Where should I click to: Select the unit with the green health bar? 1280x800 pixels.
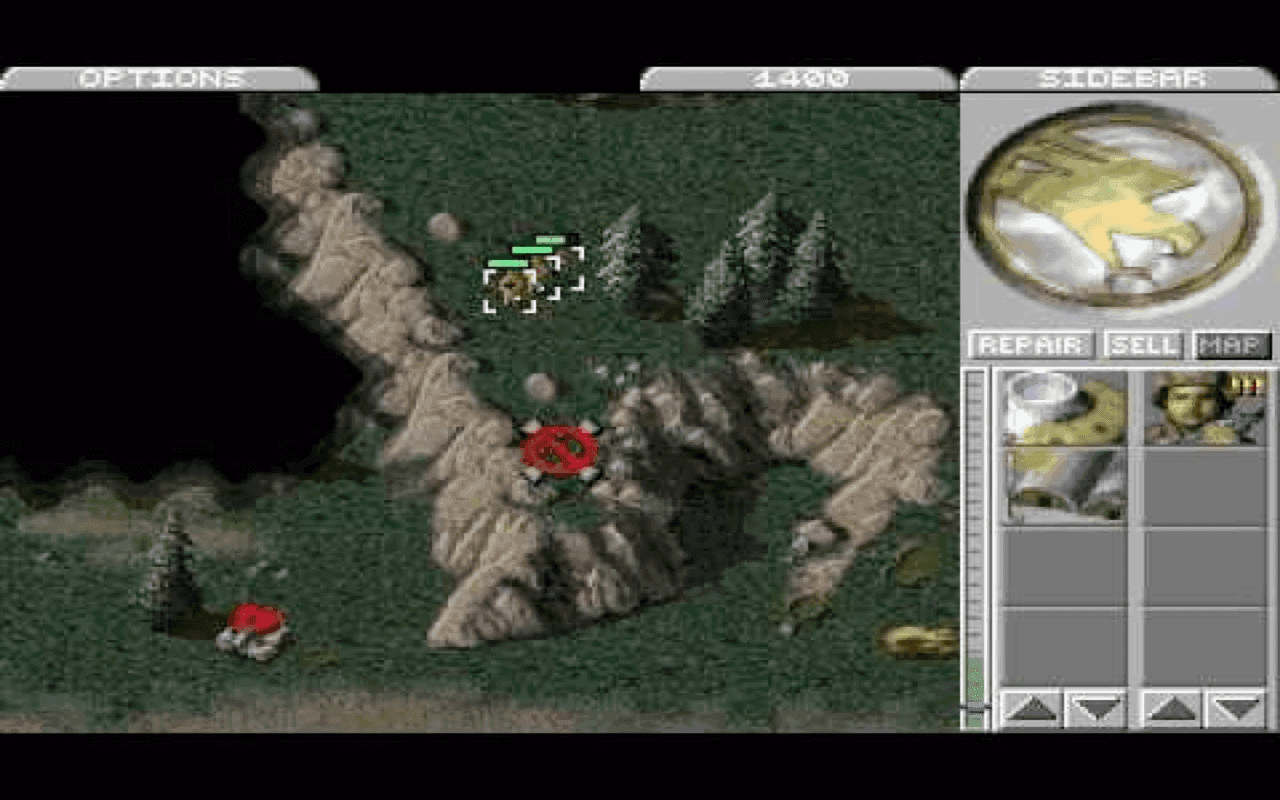(x=512, y=285)
